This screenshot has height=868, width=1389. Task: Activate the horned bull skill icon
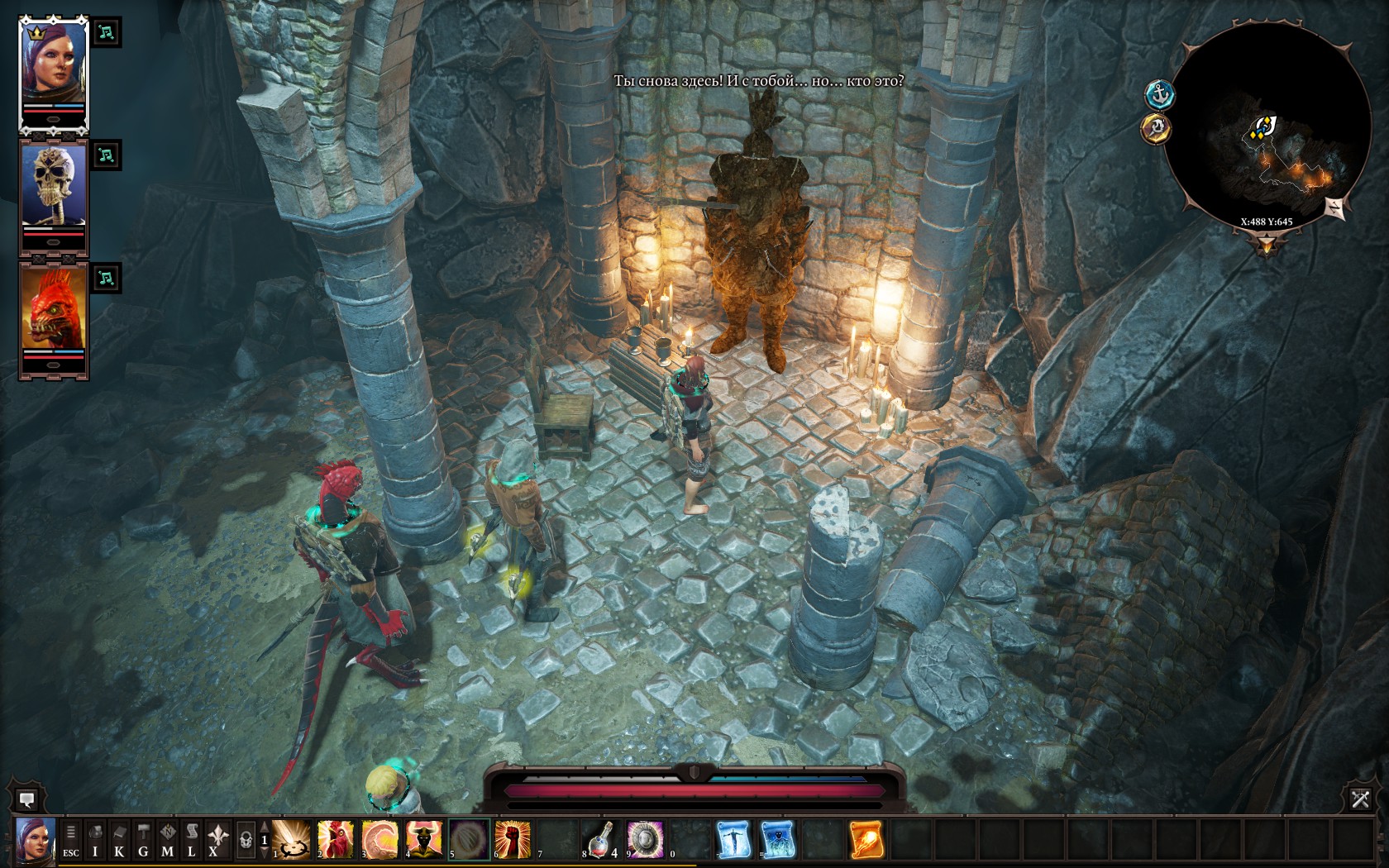pyautogui.click(x=424, y=840)
